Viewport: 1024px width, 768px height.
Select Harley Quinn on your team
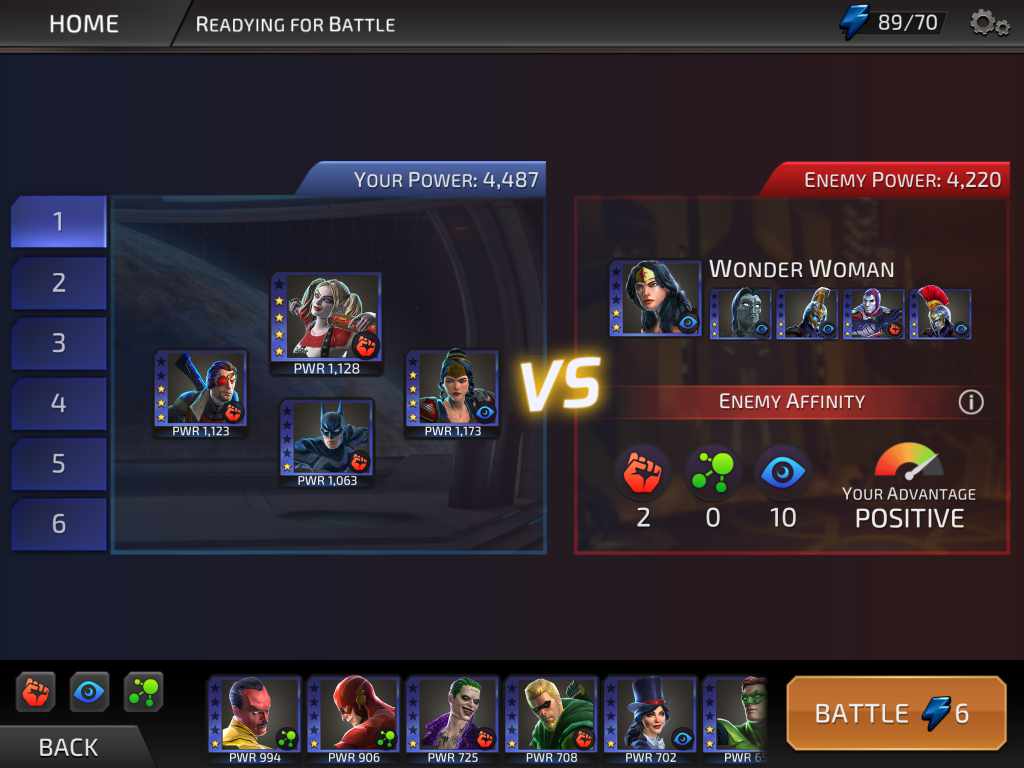click(326, 316)
